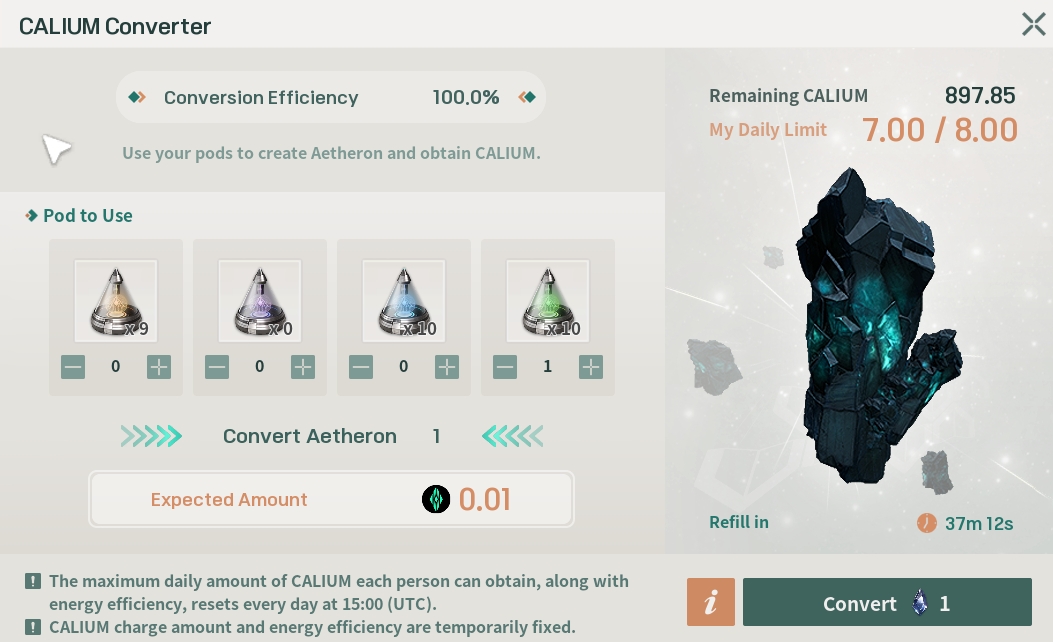Decrease the orange pod quantity
The width and height of the screenshot is (1053, 642).
tap(73, 367)
